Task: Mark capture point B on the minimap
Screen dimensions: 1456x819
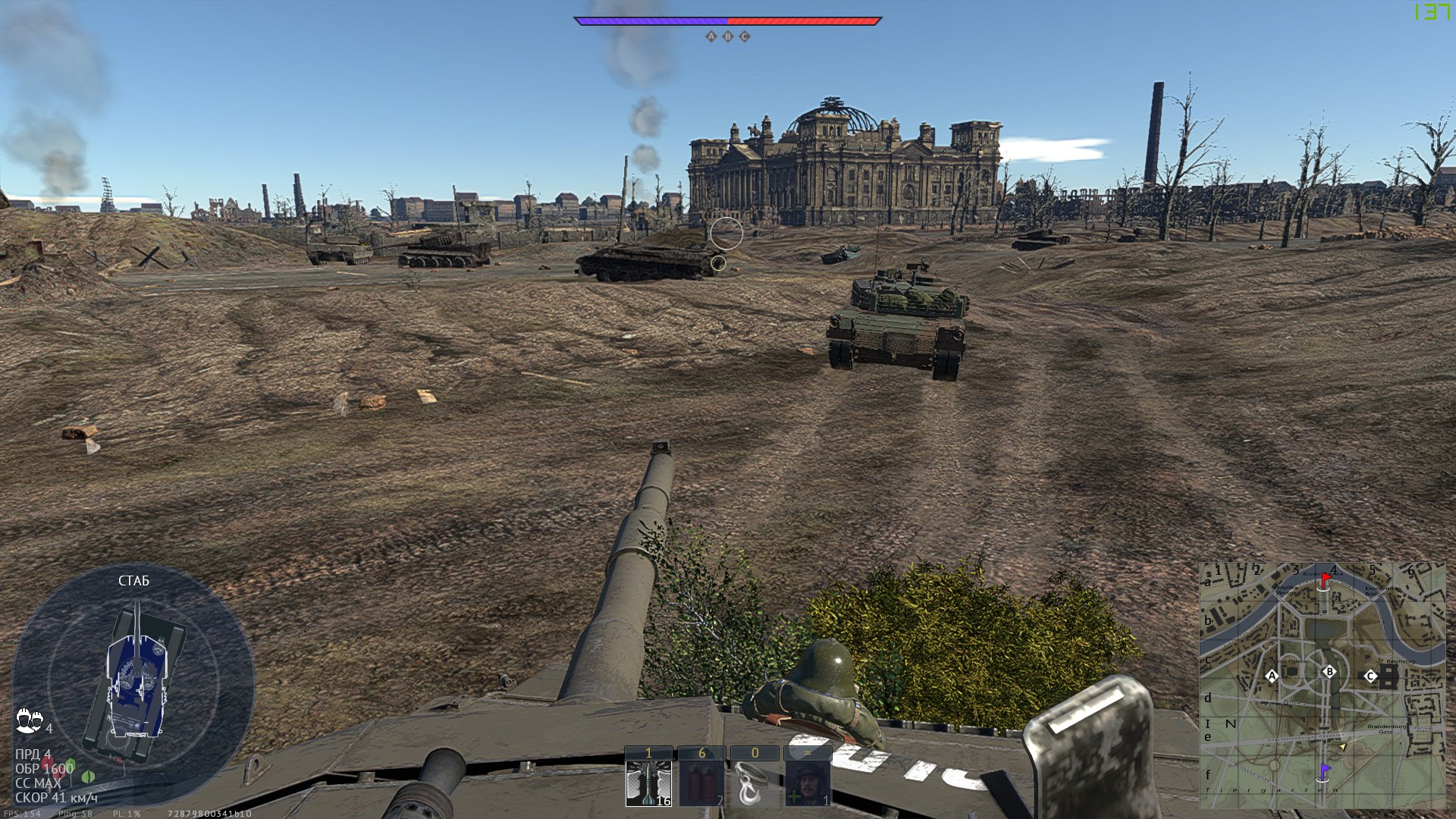Action: pyautogui.click(x=1329, y=672)
